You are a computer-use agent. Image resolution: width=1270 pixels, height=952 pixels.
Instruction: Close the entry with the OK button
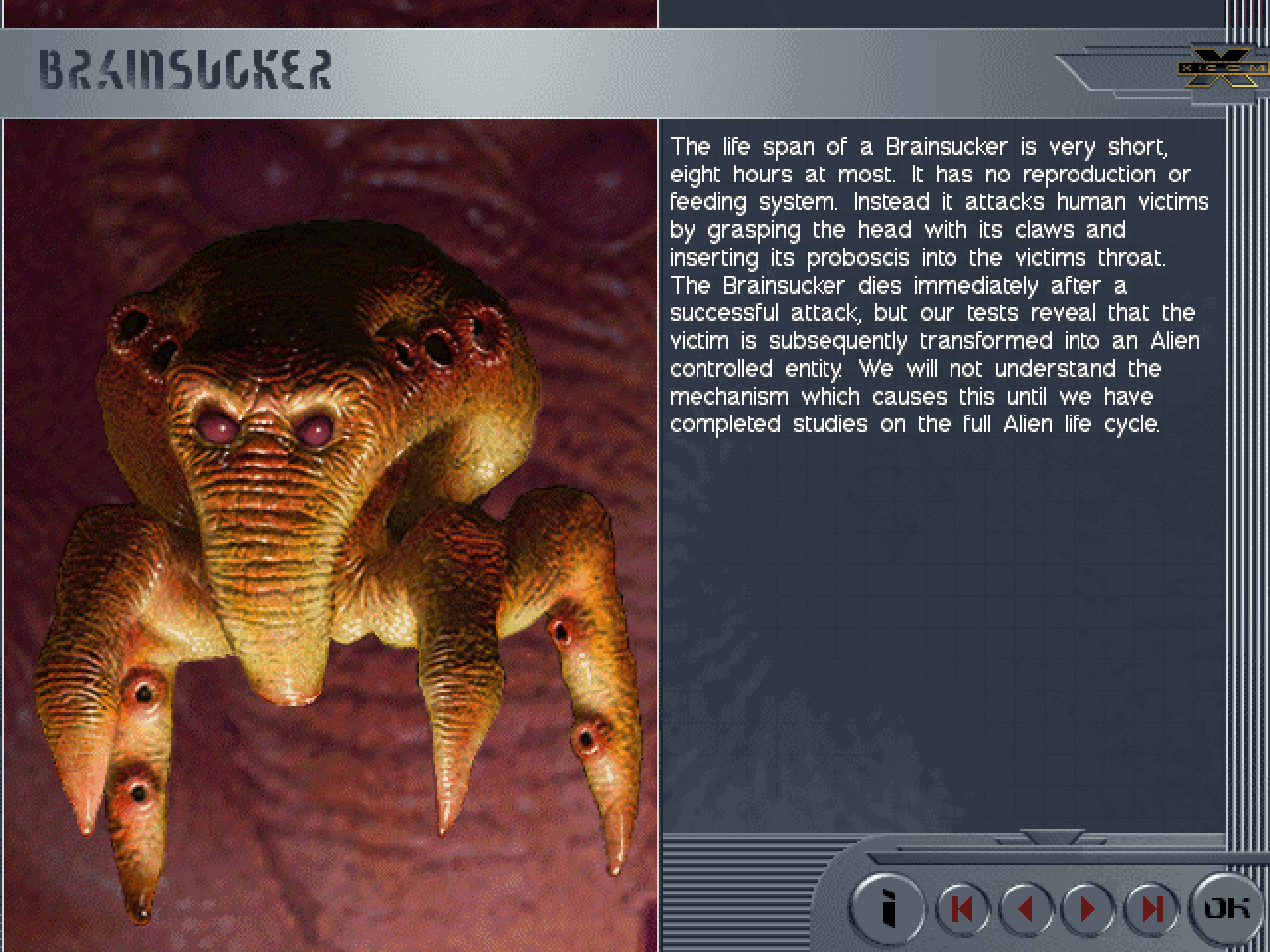click(x=1226, y=907)
